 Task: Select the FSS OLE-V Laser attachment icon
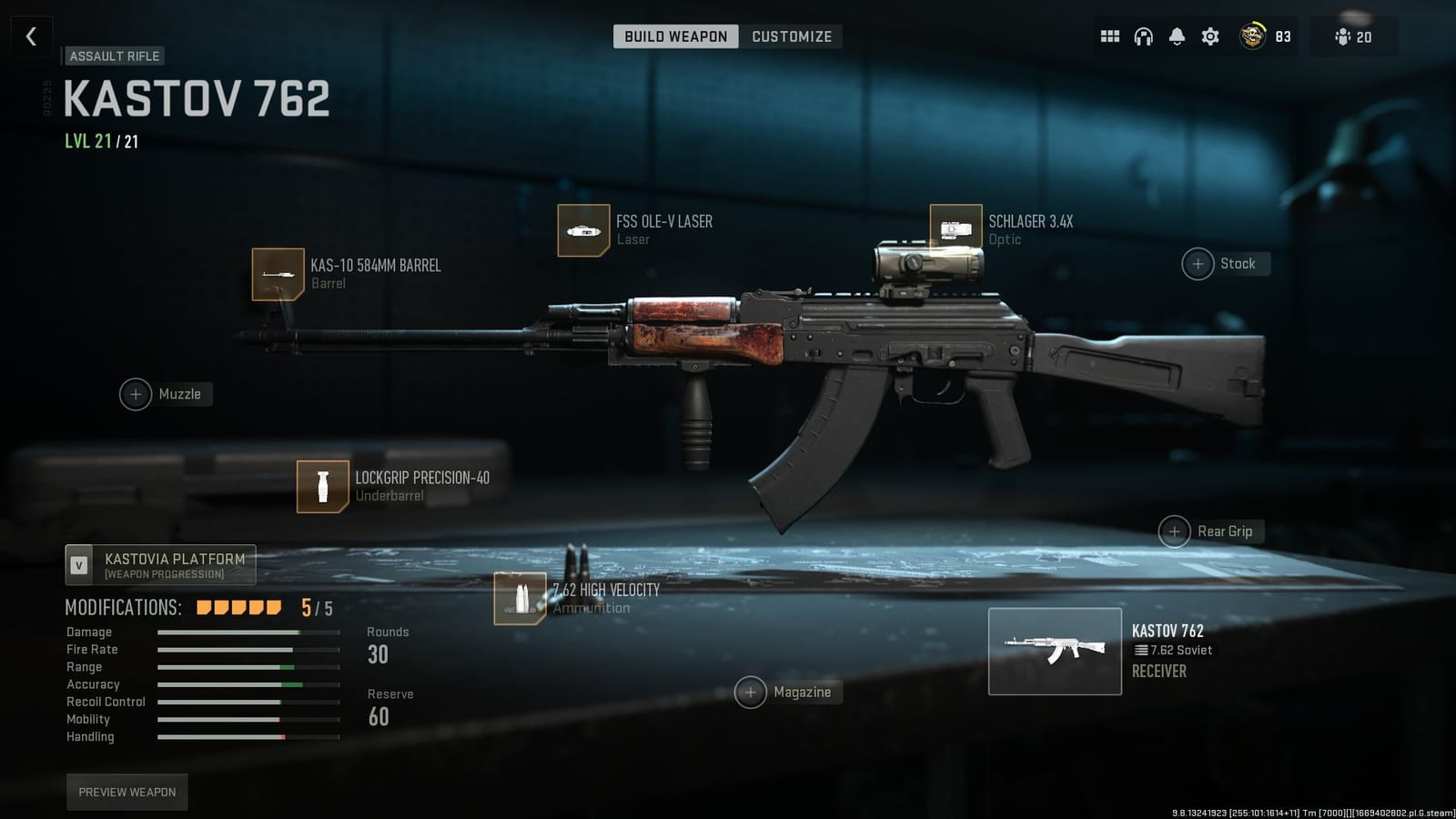(x=584, y=230)
